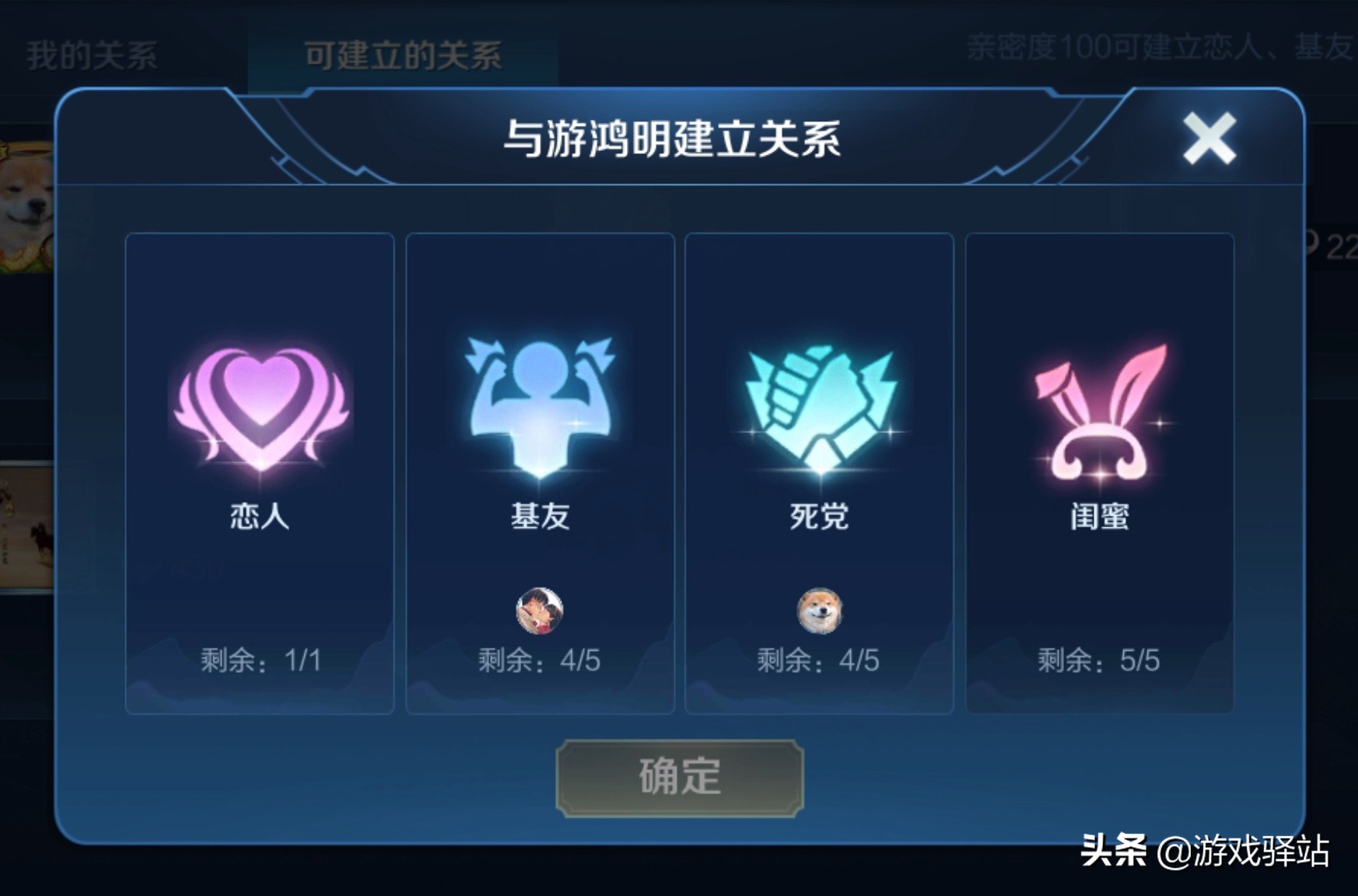Click the avatar under the 基友 card
Viewport: 1358px width, 896px height.
(x=538, y=611)
